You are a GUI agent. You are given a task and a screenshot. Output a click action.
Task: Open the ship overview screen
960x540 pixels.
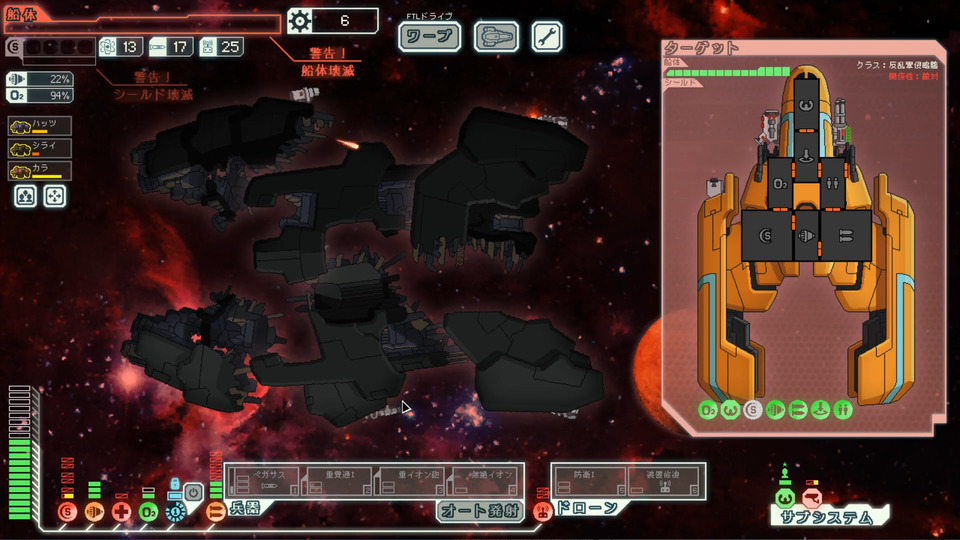pyautogui.click(x=495, y=38)
